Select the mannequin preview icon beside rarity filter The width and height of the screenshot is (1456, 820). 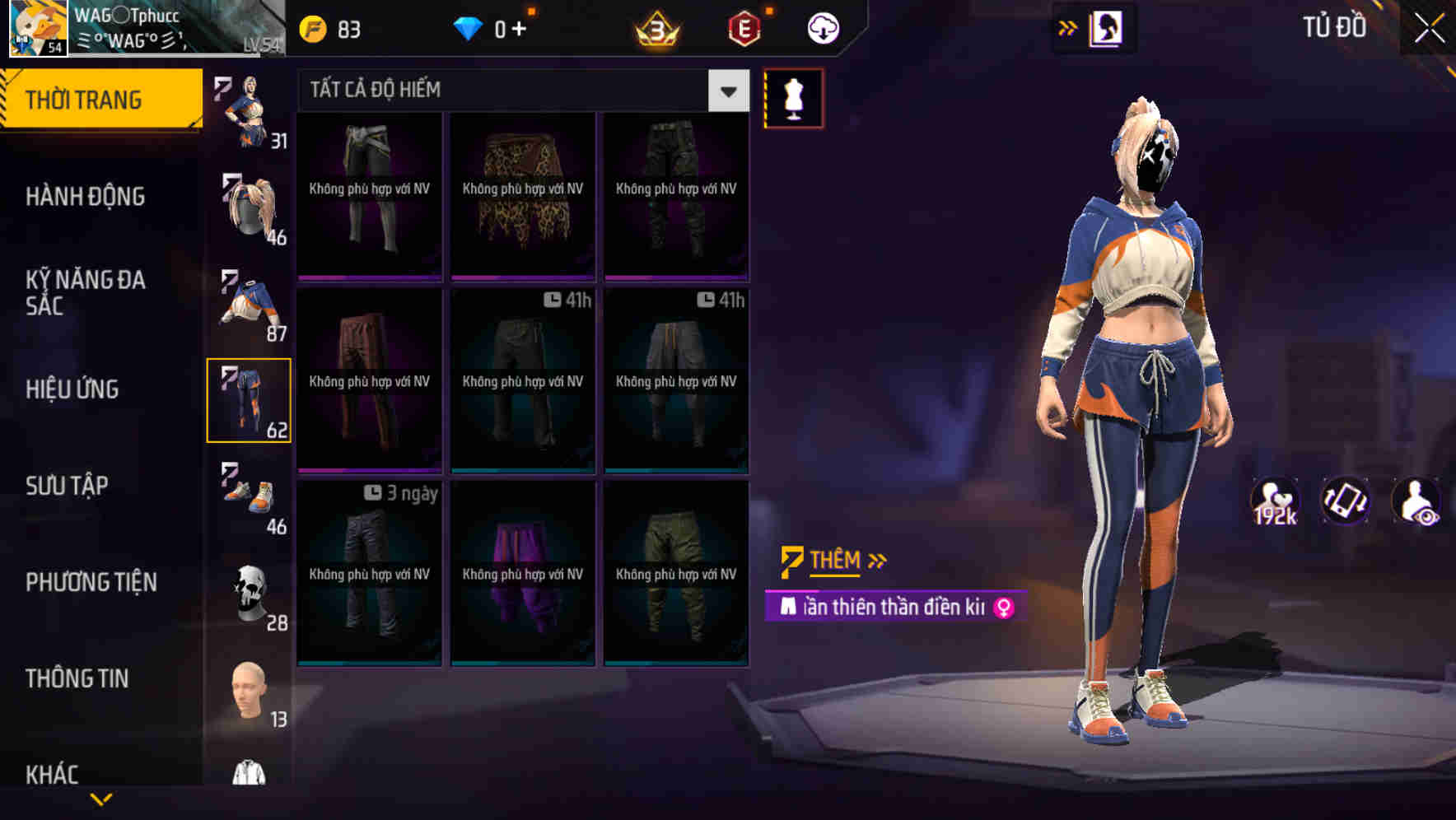click(x=793, y=97)
